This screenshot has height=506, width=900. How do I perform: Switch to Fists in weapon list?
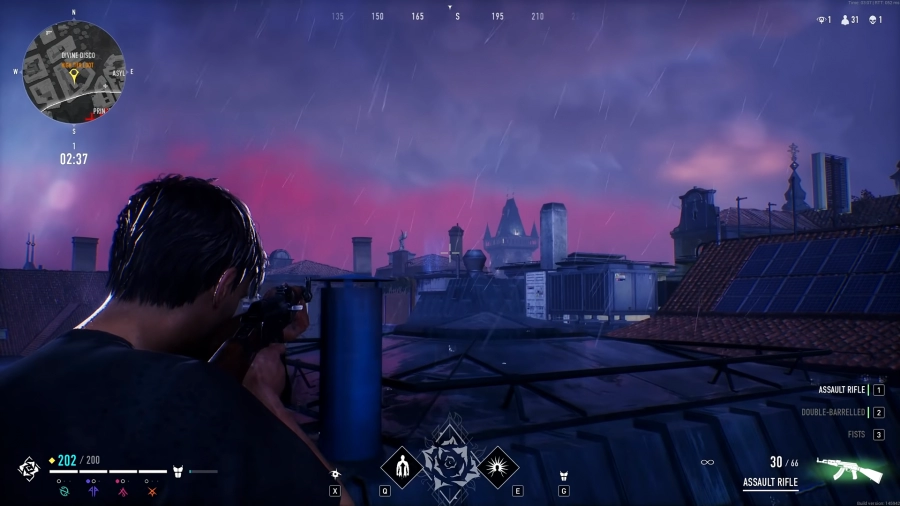coord(855,434)
